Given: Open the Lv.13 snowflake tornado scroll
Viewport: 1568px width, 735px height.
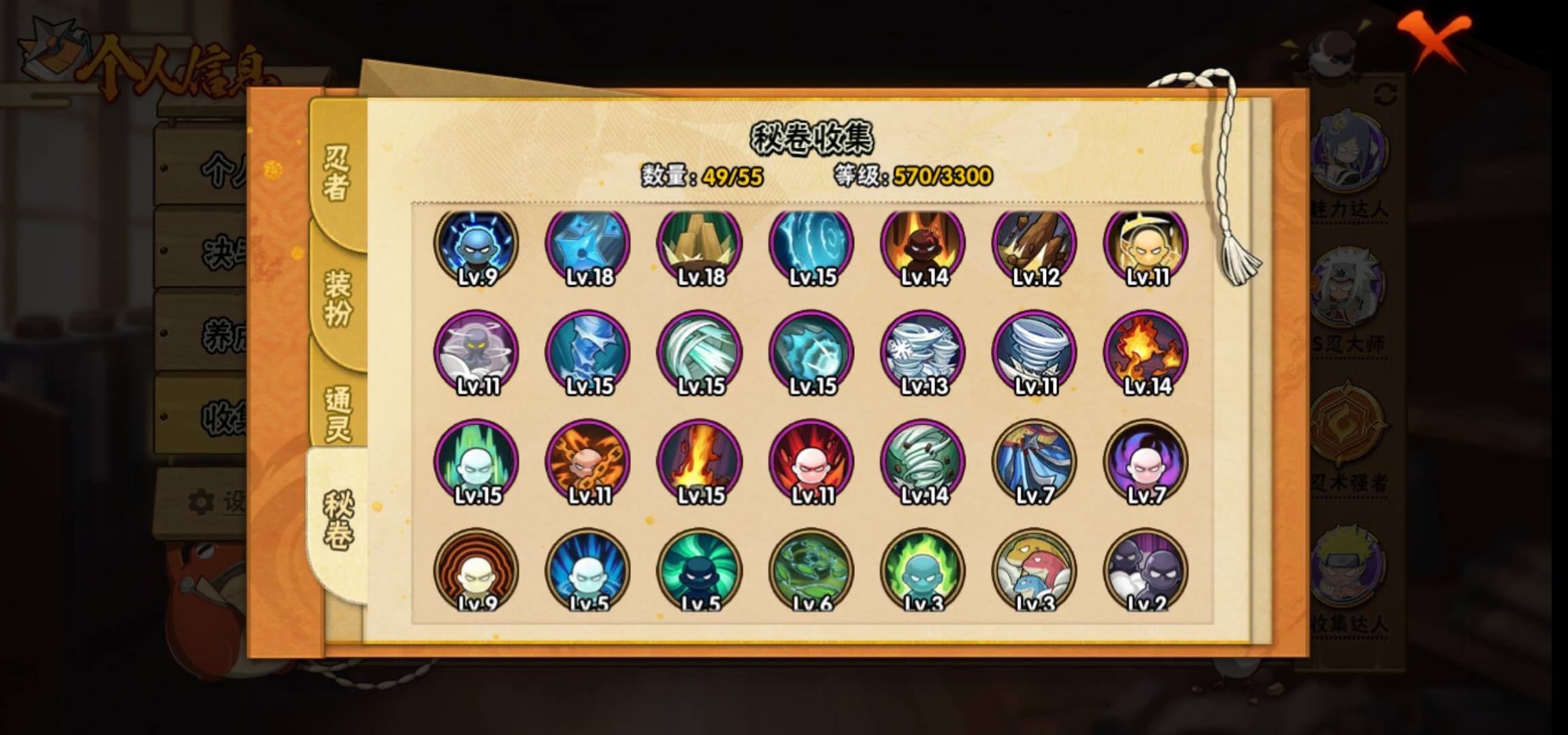Looking at the screenshot, I should (x=923, y=353).
